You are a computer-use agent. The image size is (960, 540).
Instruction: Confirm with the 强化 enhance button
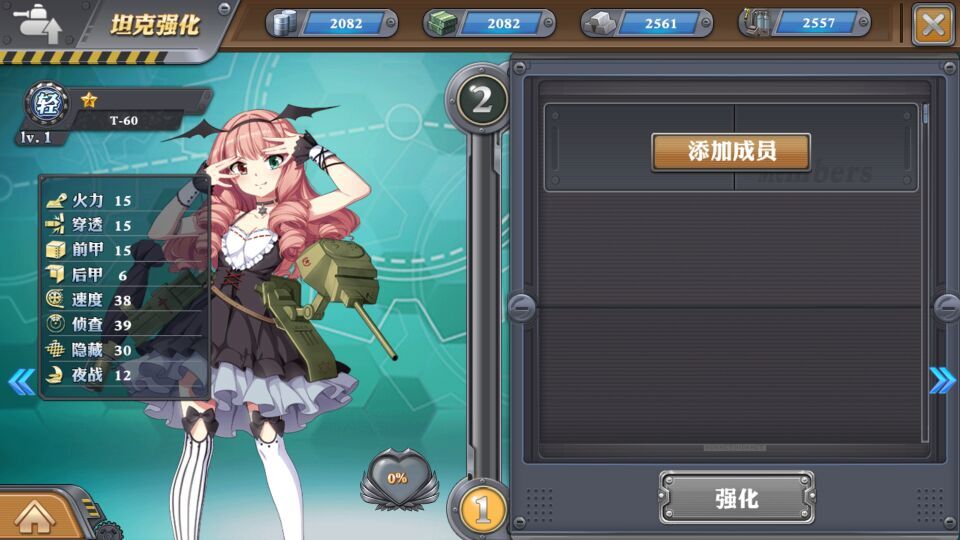[x=736, y=498]
